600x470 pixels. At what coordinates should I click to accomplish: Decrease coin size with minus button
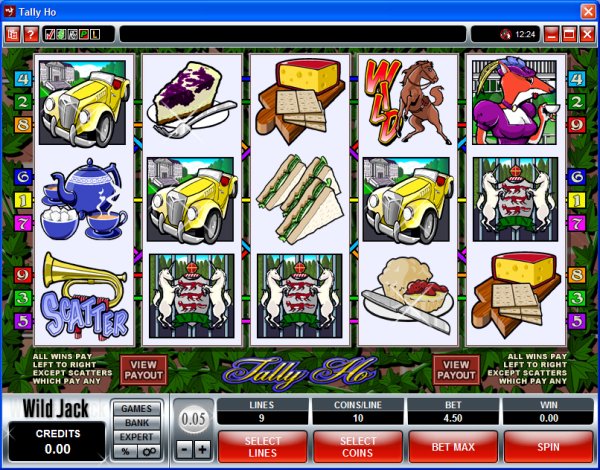point(186,449)
